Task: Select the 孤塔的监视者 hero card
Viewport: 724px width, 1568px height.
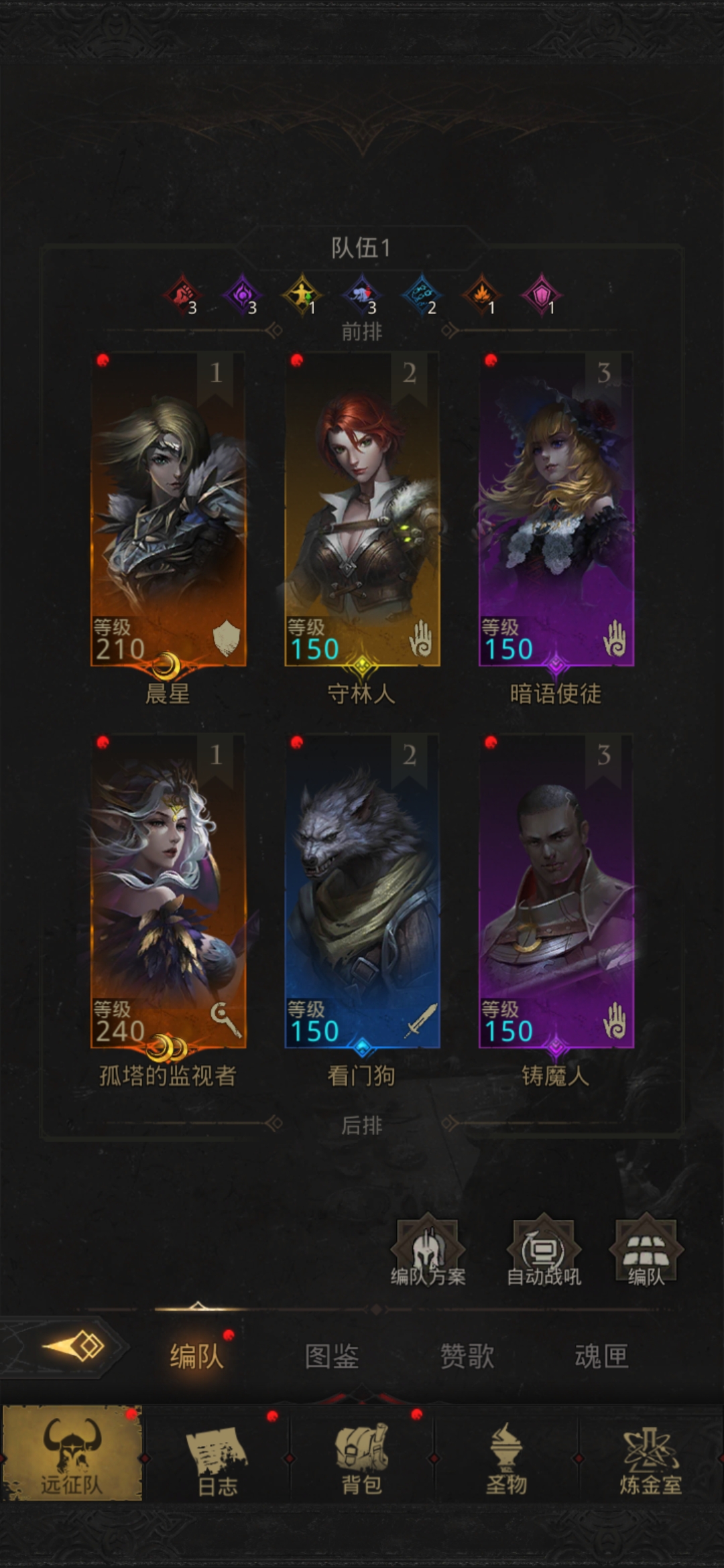Action: (168, 891)
